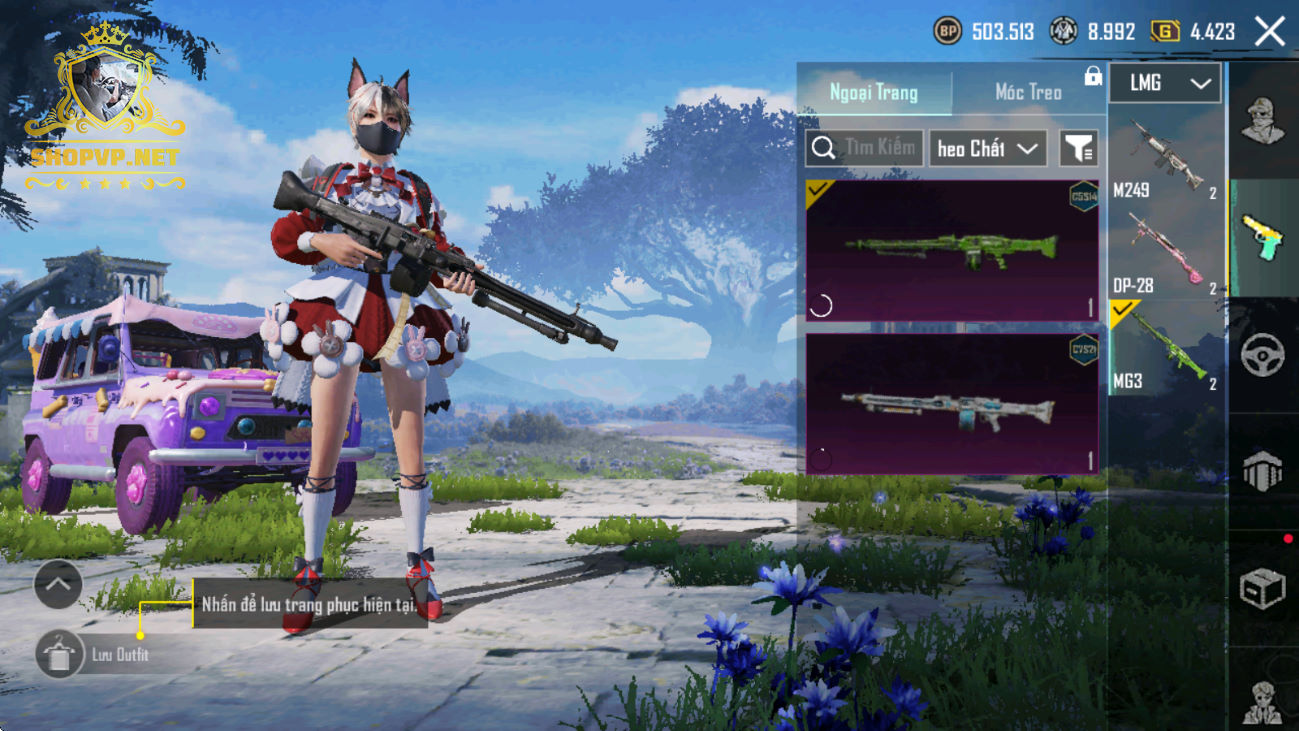Open the character outfit category

coord(1262,121)
